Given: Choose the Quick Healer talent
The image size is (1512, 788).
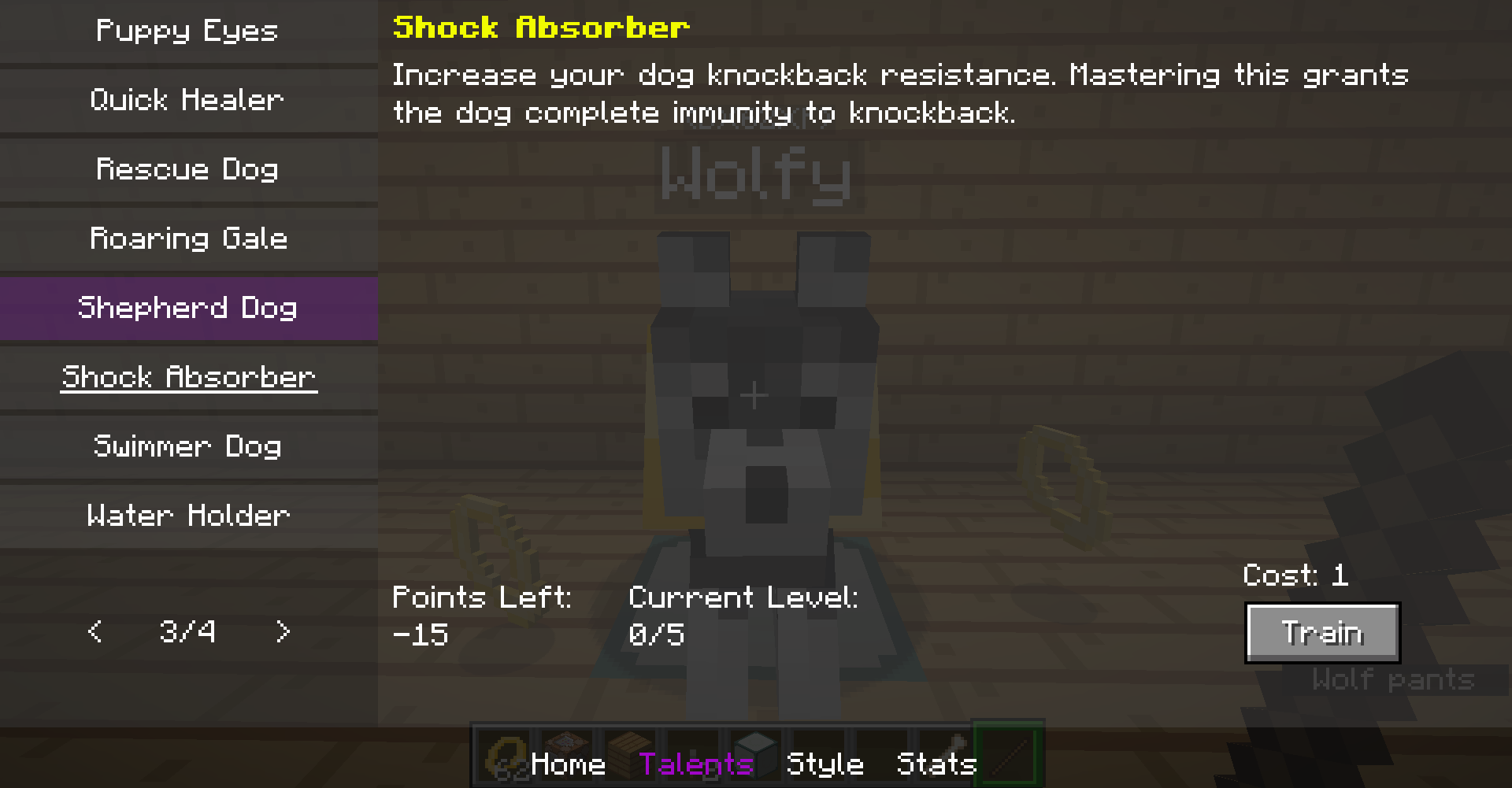Looking at the screenshot, I should (x=187, y=100).
